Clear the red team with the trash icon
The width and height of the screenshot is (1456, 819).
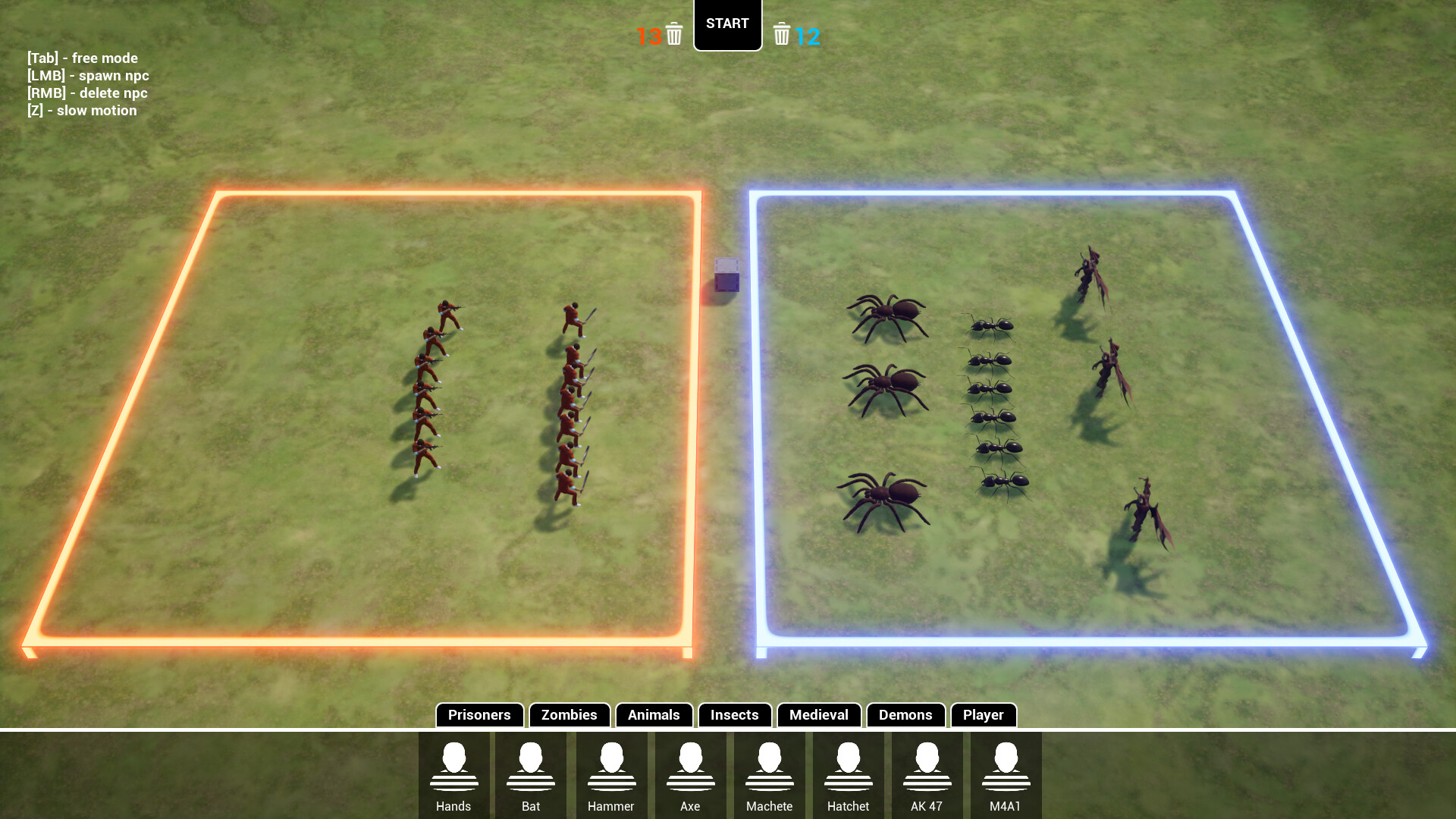(673, 34)
